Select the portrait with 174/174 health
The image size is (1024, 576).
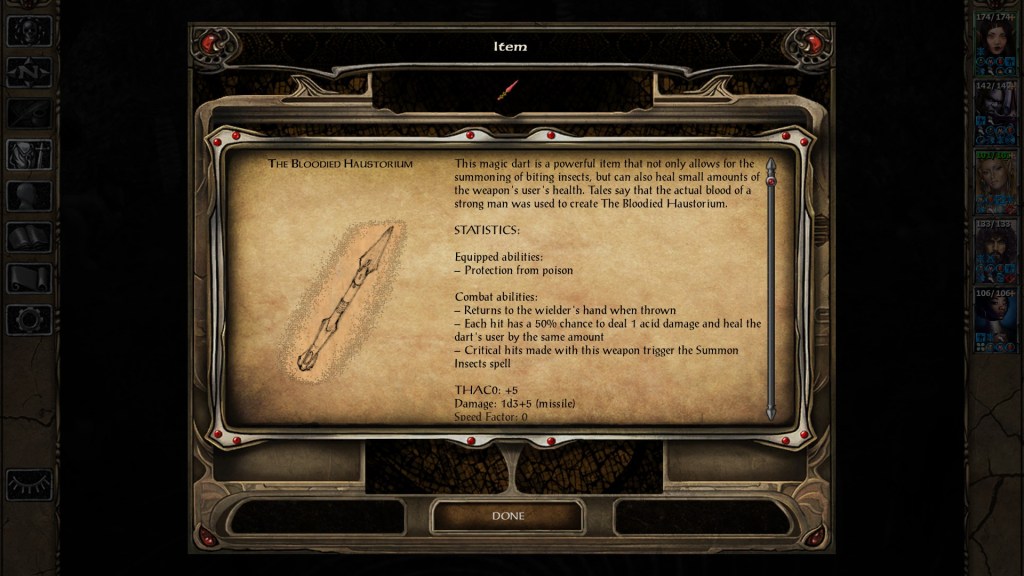pos(996,43)
